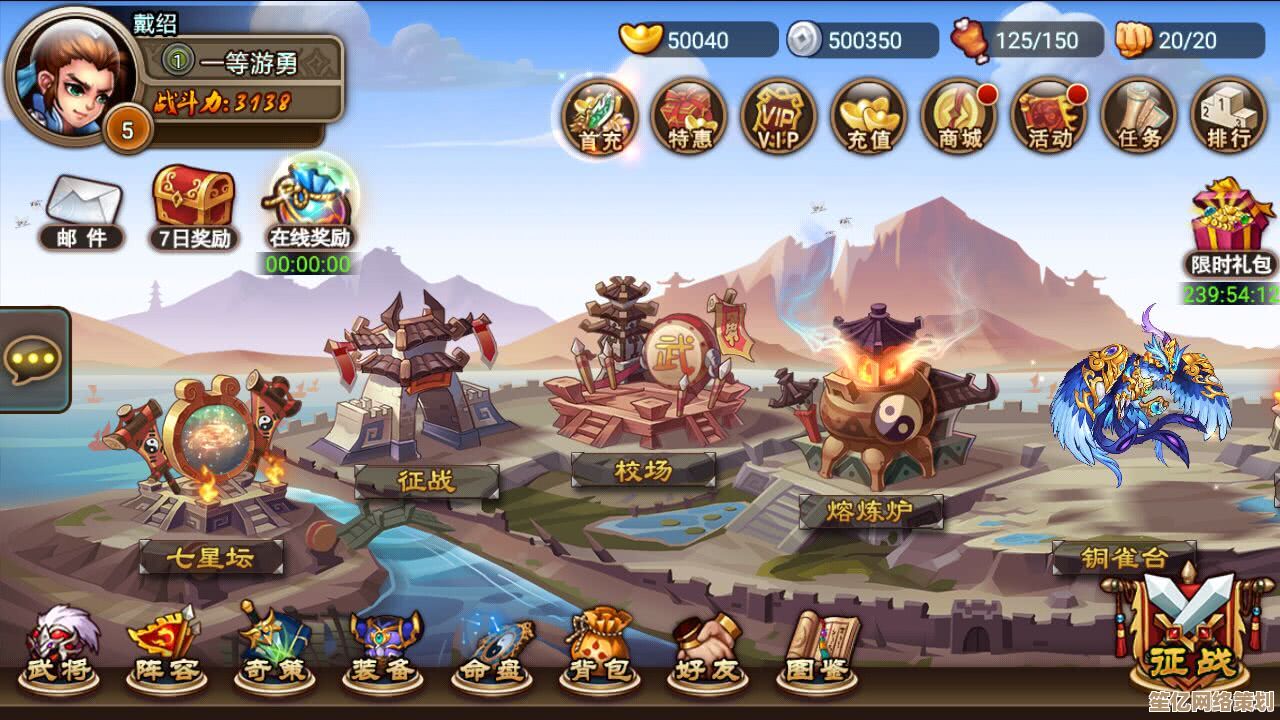
Task: Show the 任务 quest scroll
Action: (x=1138, y=116)
